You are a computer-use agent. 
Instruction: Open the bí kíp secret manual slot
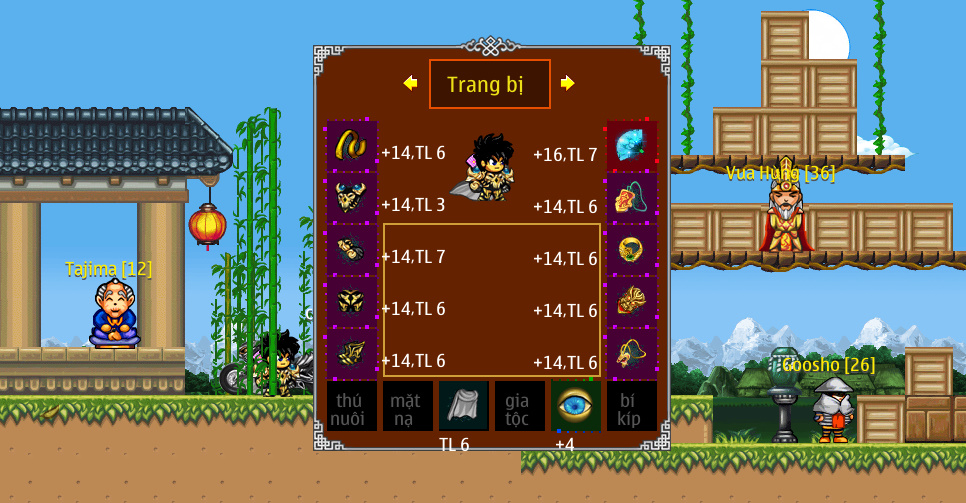tap(632, 406)
